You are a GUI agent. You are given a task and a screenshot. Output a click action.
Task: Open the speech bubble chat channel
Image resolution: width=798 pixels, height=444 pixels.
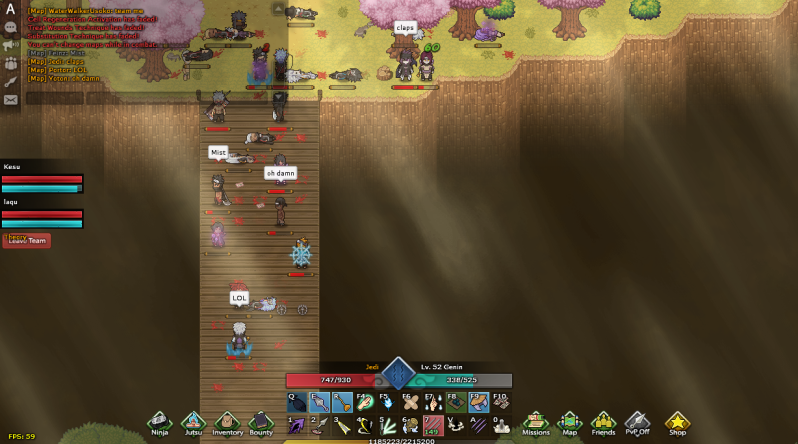pos(10,27)
